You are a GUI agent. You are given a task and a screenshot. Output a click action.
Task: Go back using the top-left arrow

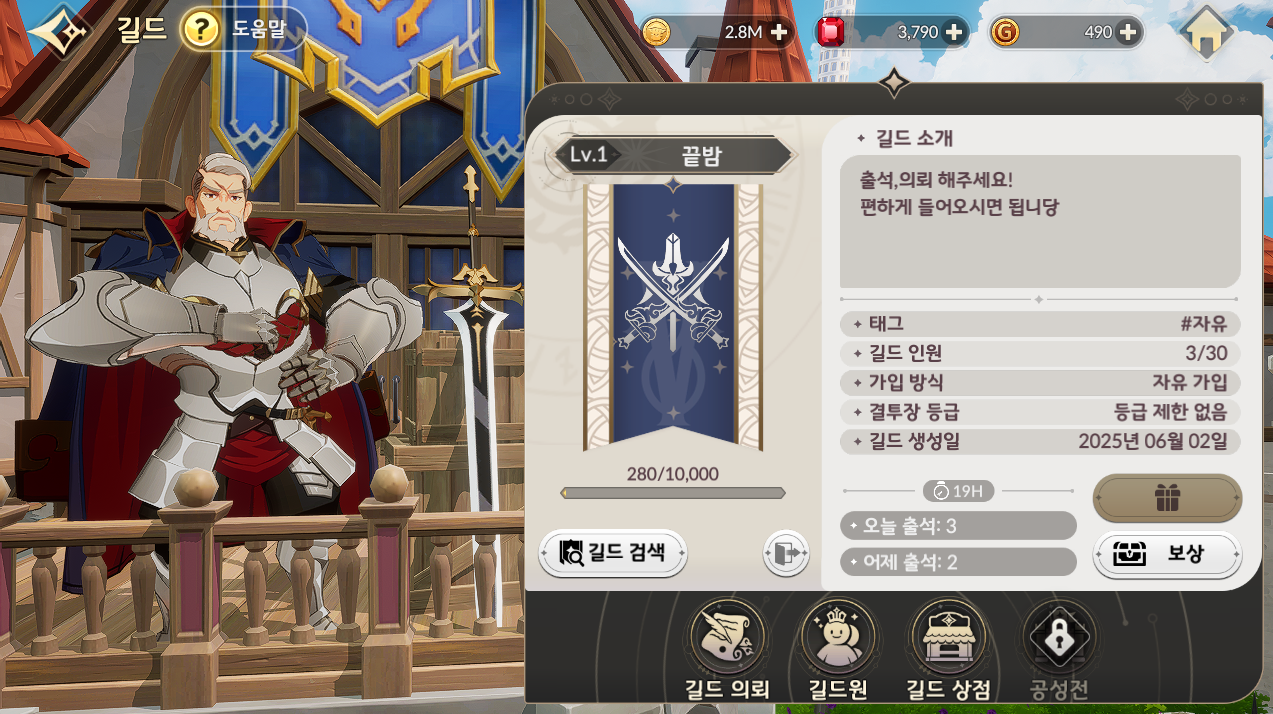[58, 33]
